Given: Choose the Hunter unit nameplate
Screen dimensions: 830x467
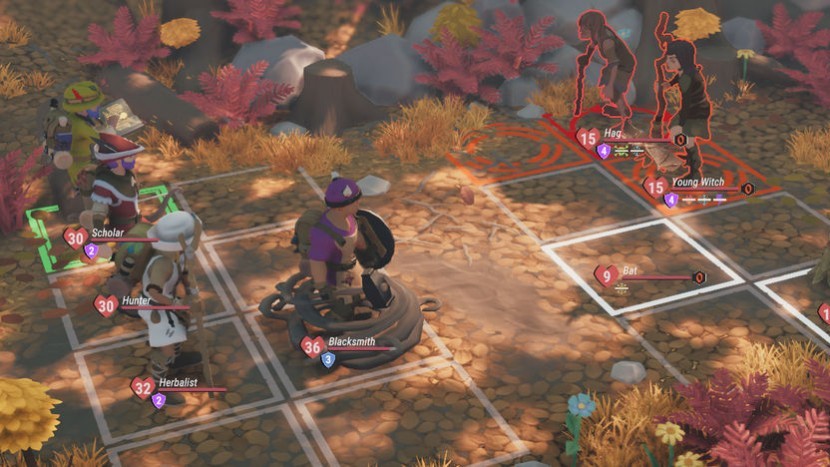Looking at the screenshot, I should [136, 301].
